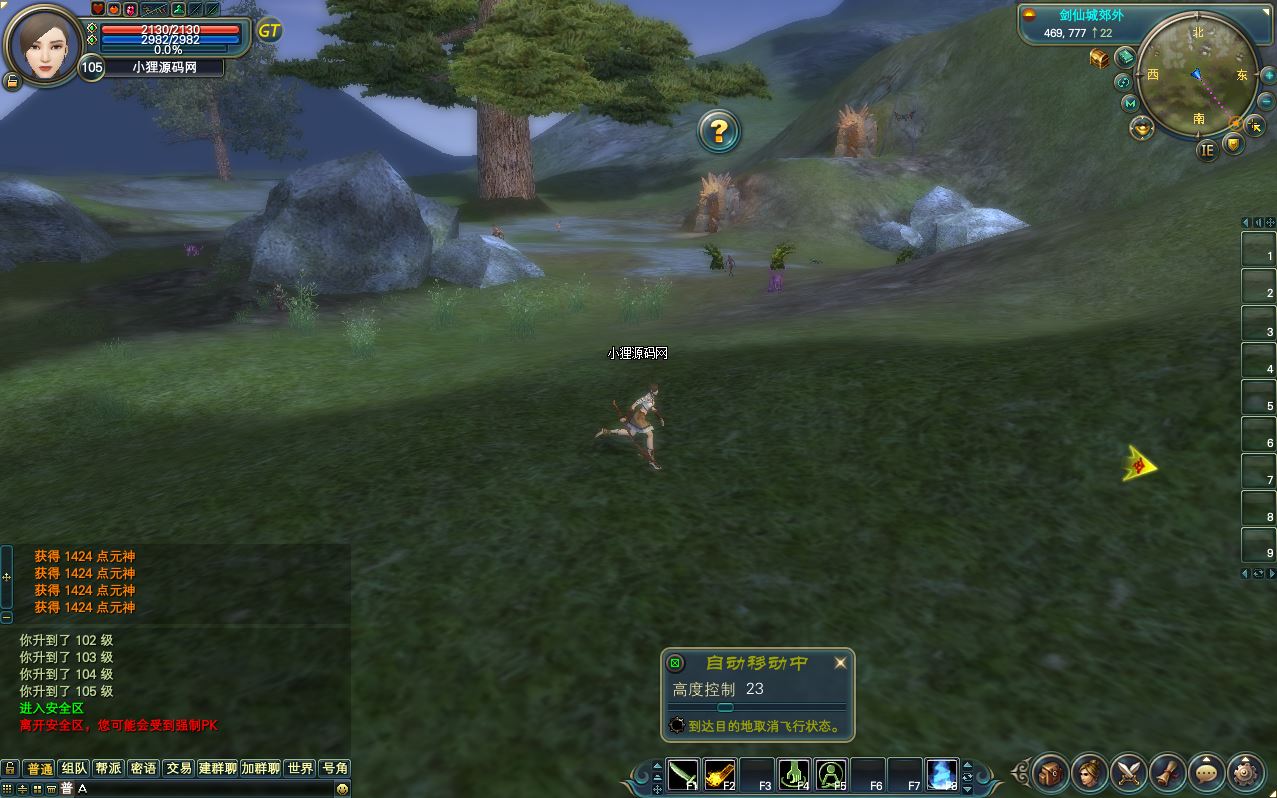1277x798 pixels.
Task: Open the character portrait menu button
Action: pos(1089,772)
